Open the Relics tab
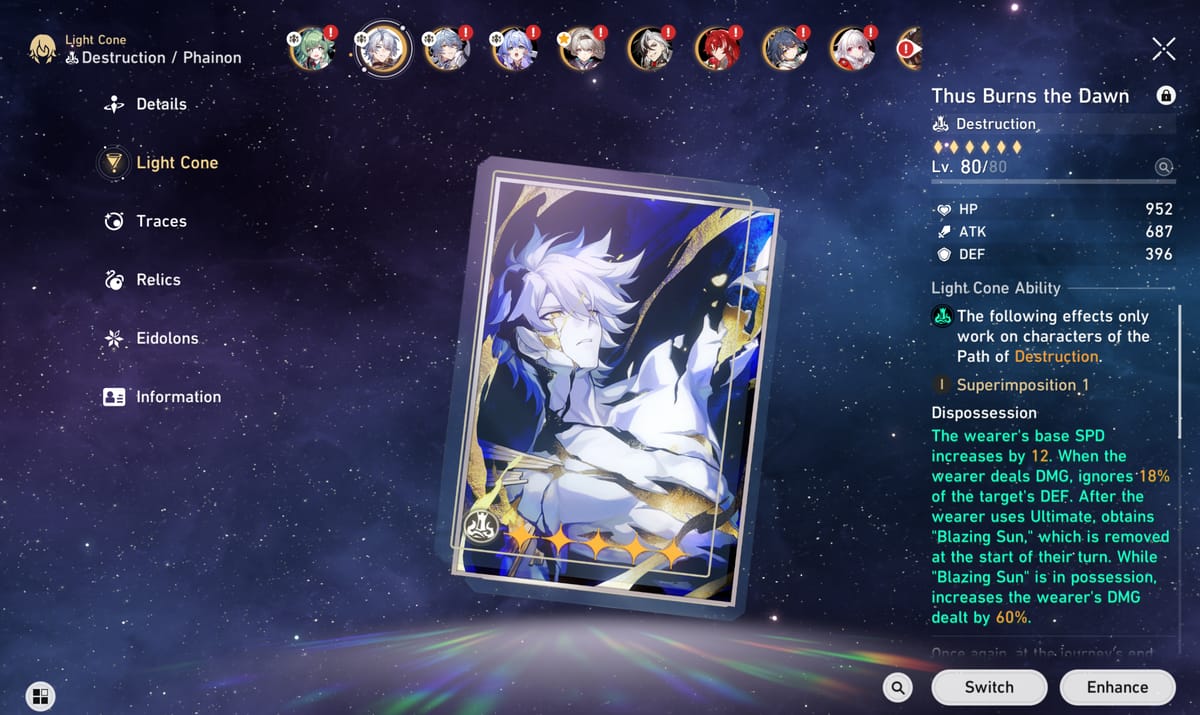 158,280
